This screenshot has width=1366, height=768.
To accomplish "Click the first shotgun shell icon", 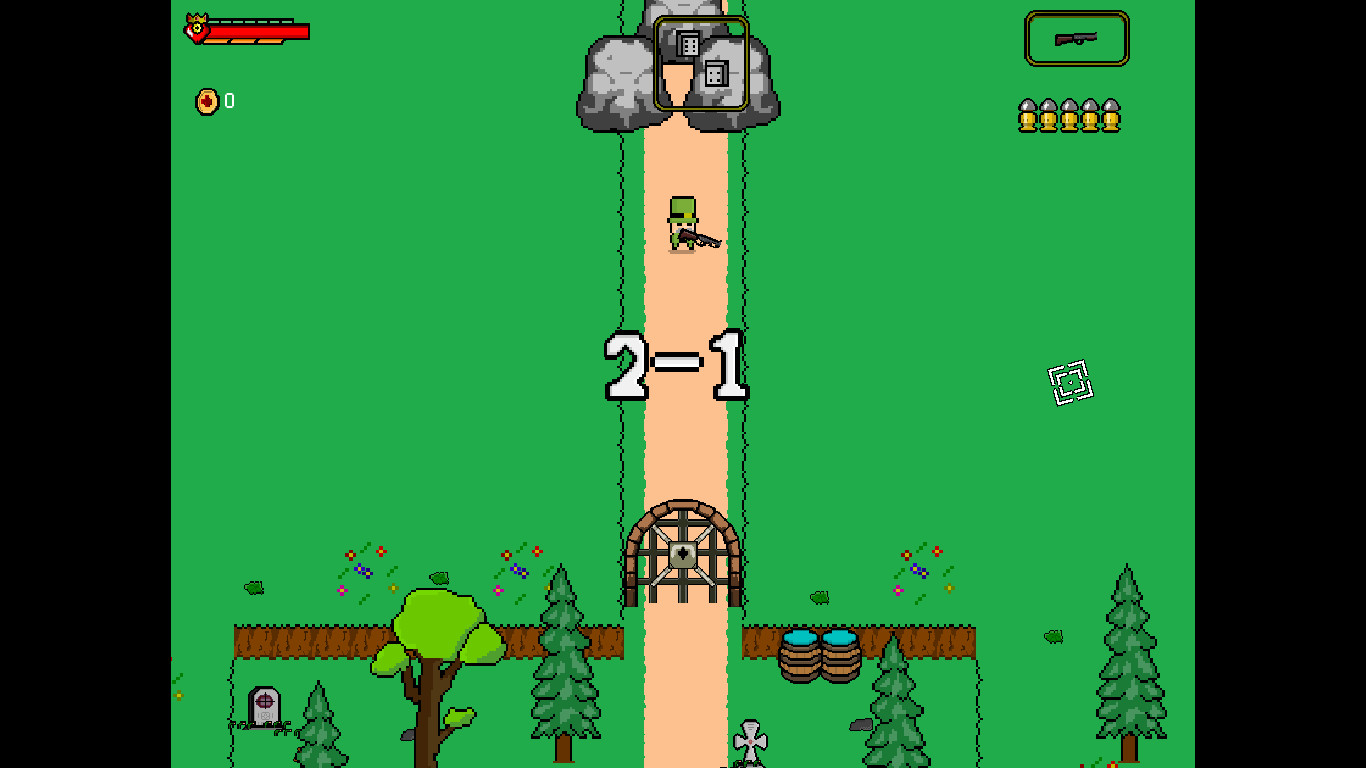I will [1026, 115].
